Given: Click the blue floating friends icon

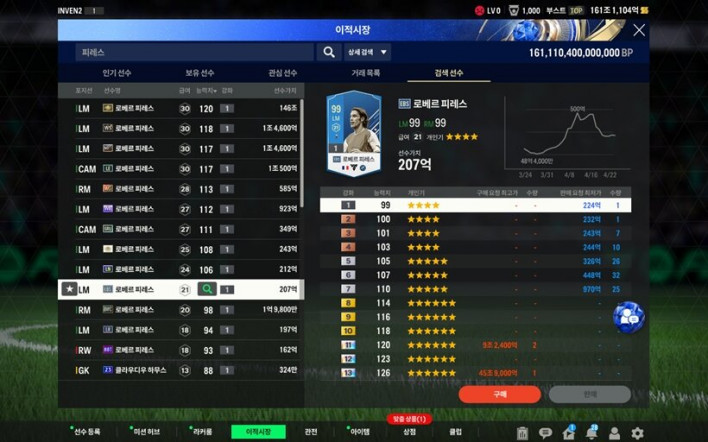Looking at the screenshot, I should click(628, 316).
